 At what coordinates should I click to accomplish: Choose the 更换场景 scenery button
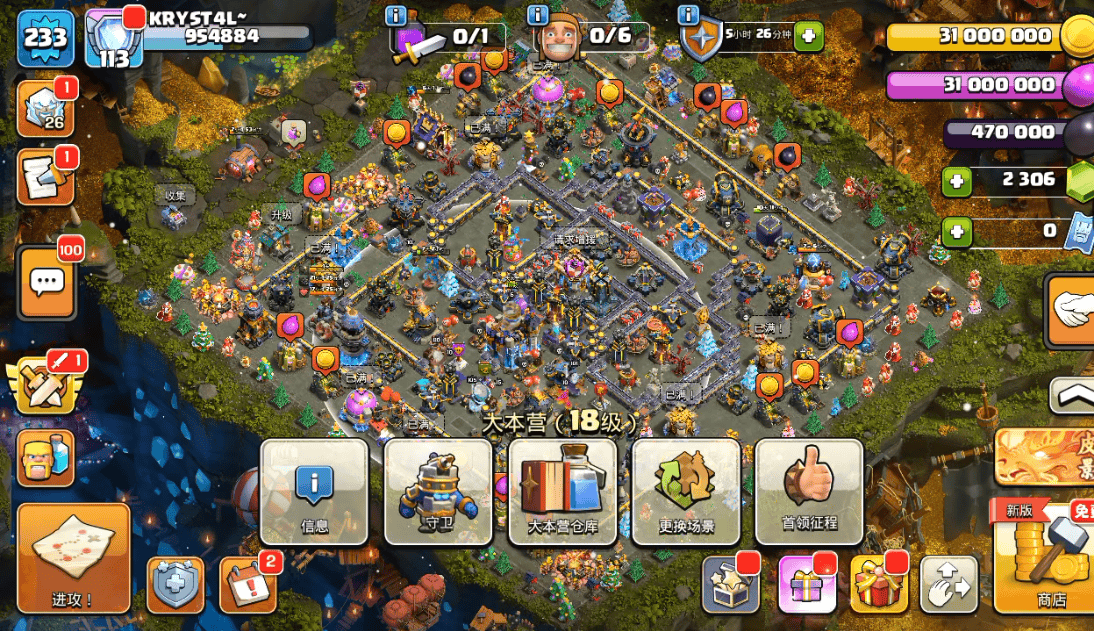[x=686, y=491]
